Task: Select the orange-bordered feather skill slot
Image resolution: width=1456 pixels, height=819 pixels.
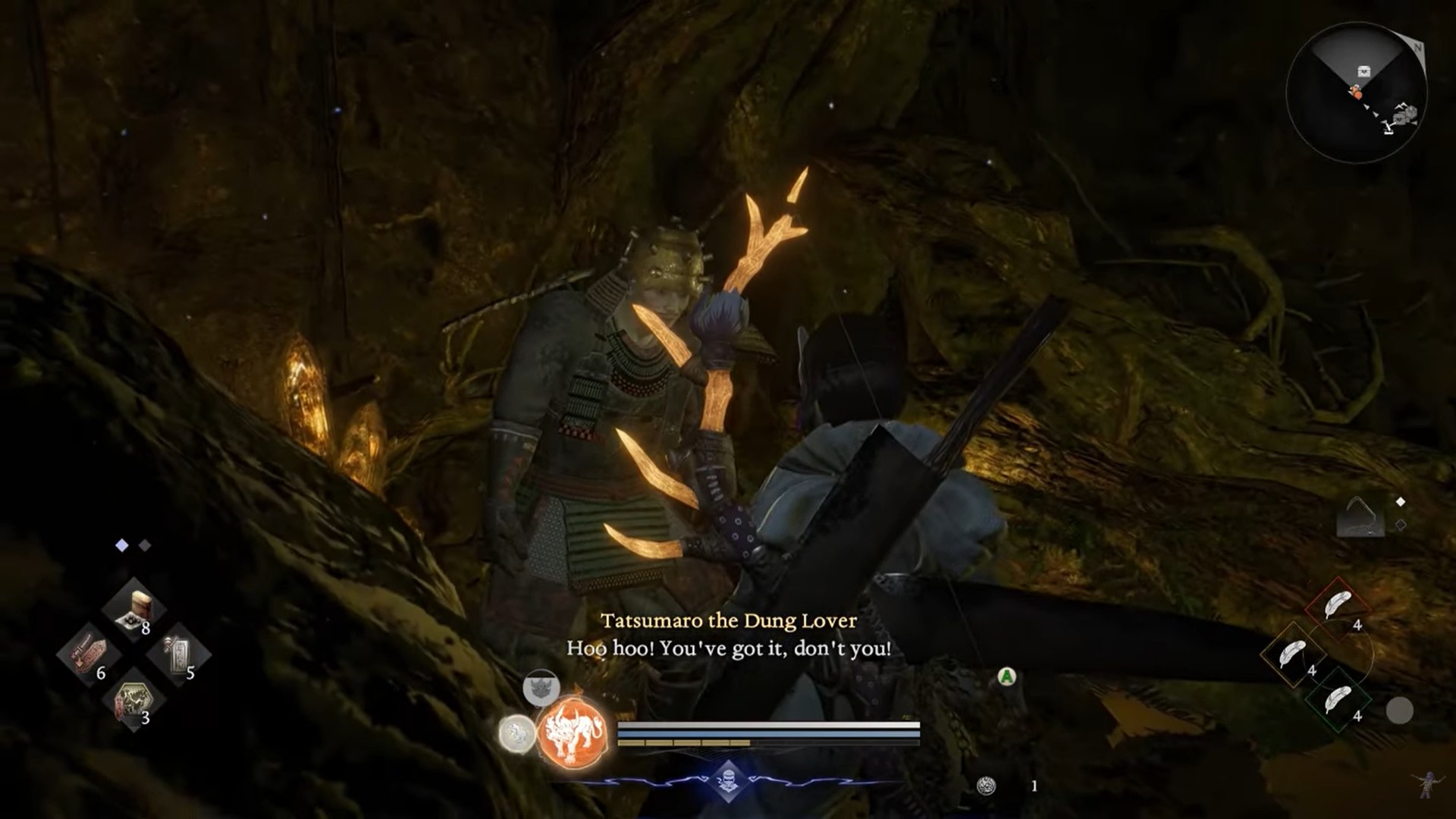Action: point(1292,654)
